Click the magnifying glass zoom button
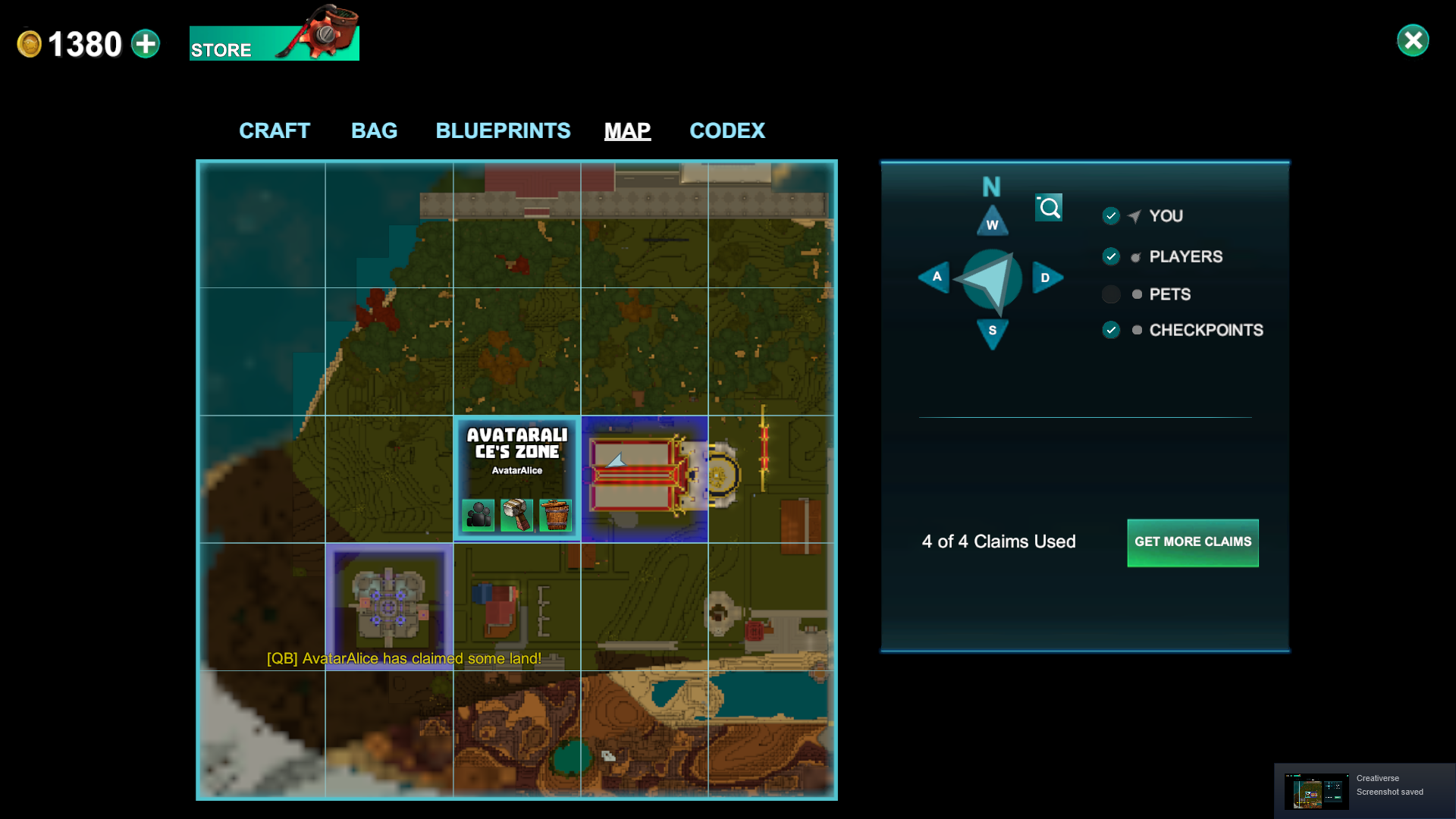Screen dimensions: 1456x819 [1049, 208]
